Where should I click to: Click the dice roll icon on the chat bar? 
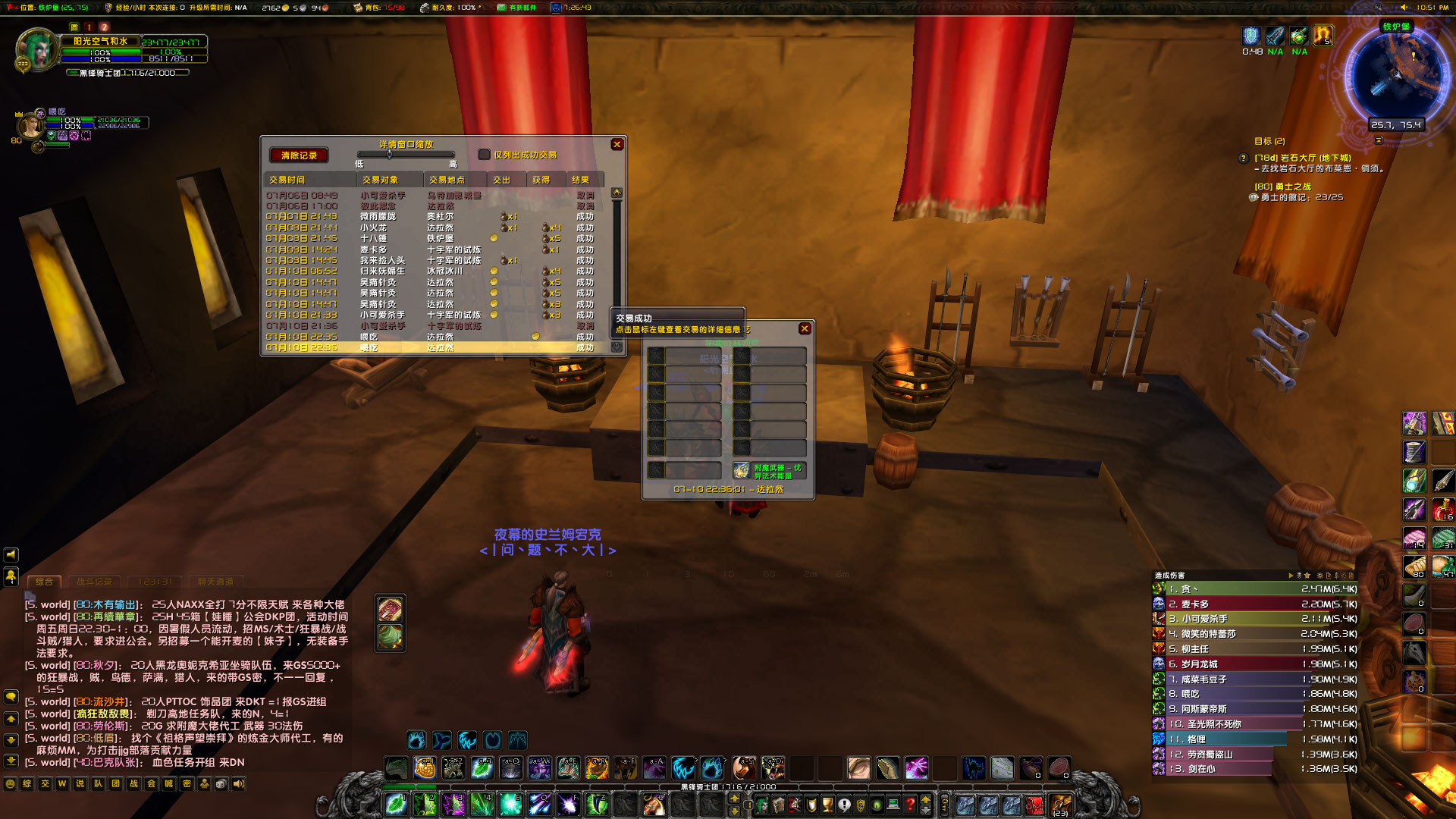[221, 783]
